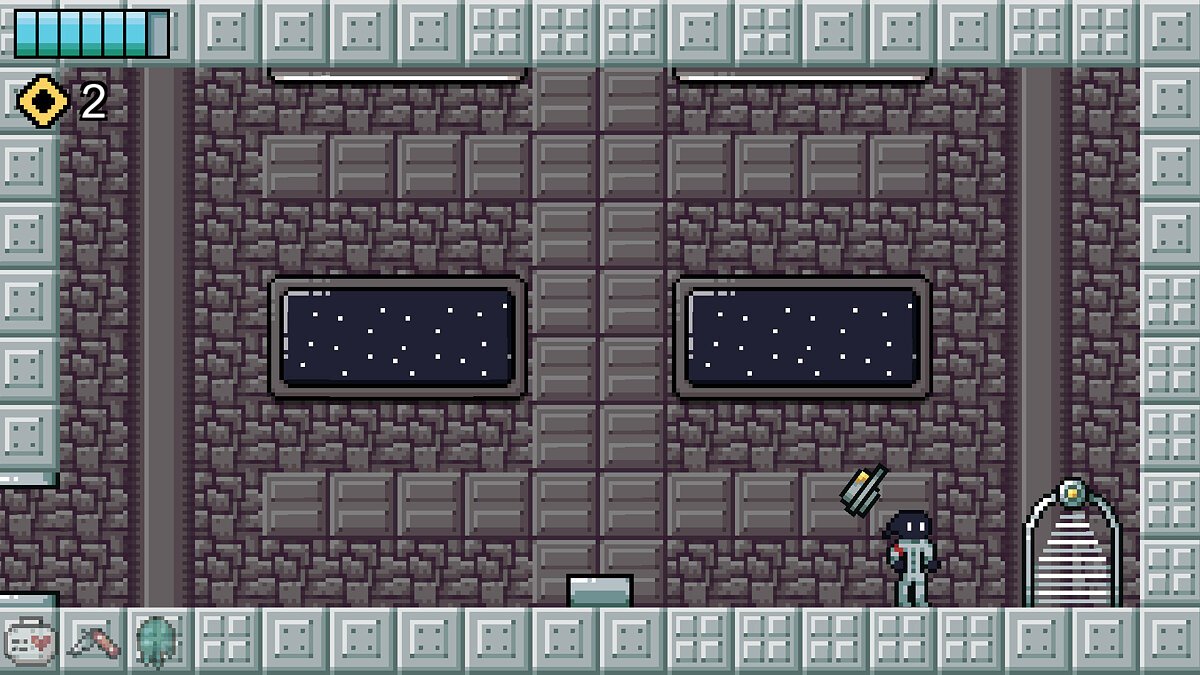1200x675 pixels.
Task: Select the medkit with heart item
Action: tap(30, 640)
